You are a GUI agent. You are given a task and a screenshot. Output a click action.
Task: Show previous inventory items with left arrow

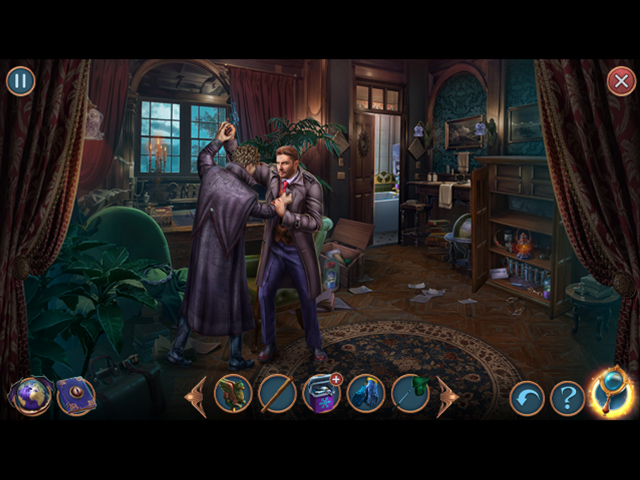pos(196,396)
